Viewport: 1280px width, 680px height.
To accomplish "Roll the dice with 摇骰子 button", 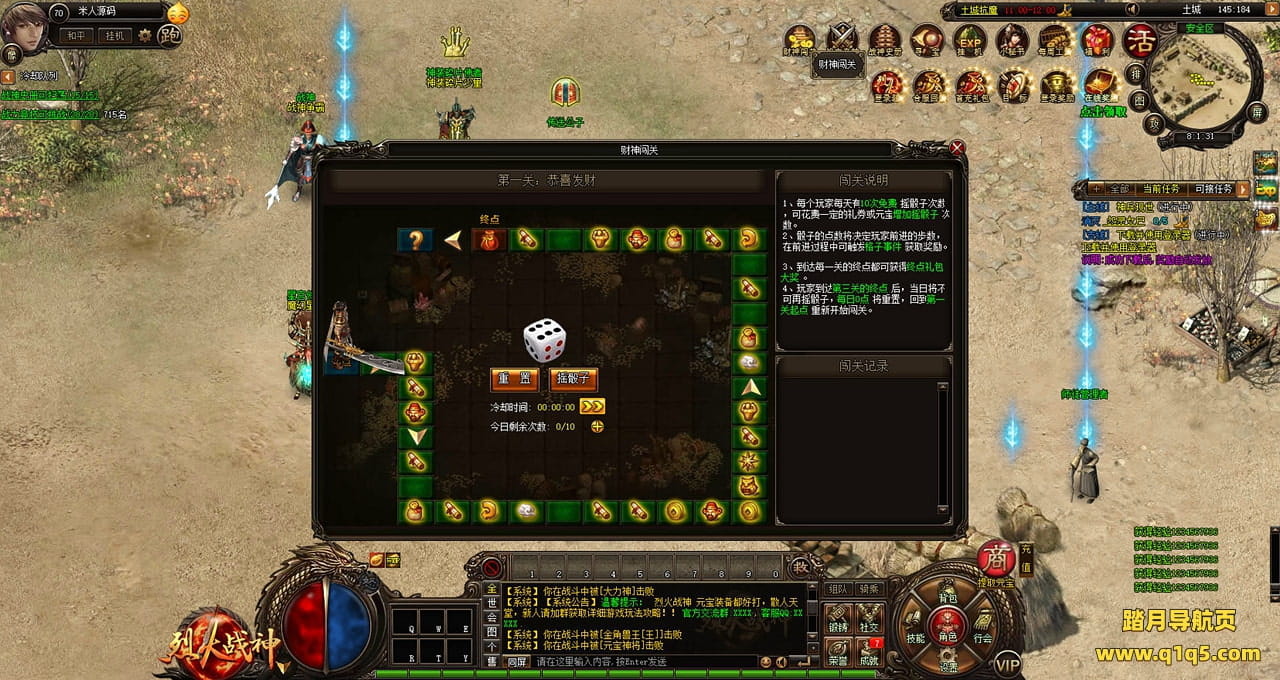I will tap(574, 380).
